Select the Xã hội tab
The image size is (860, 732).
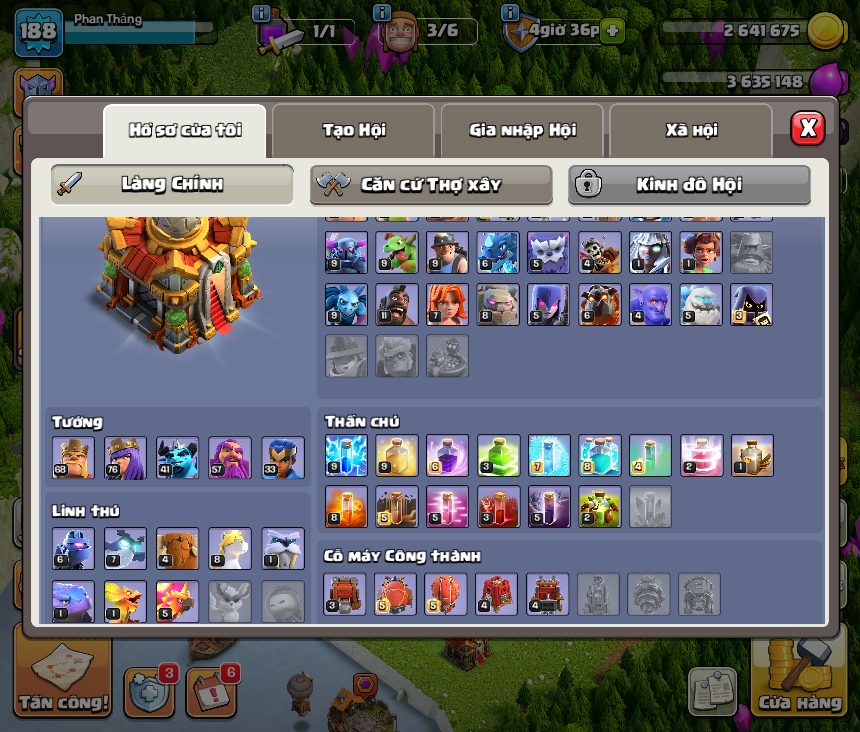(x=690, y=130)
